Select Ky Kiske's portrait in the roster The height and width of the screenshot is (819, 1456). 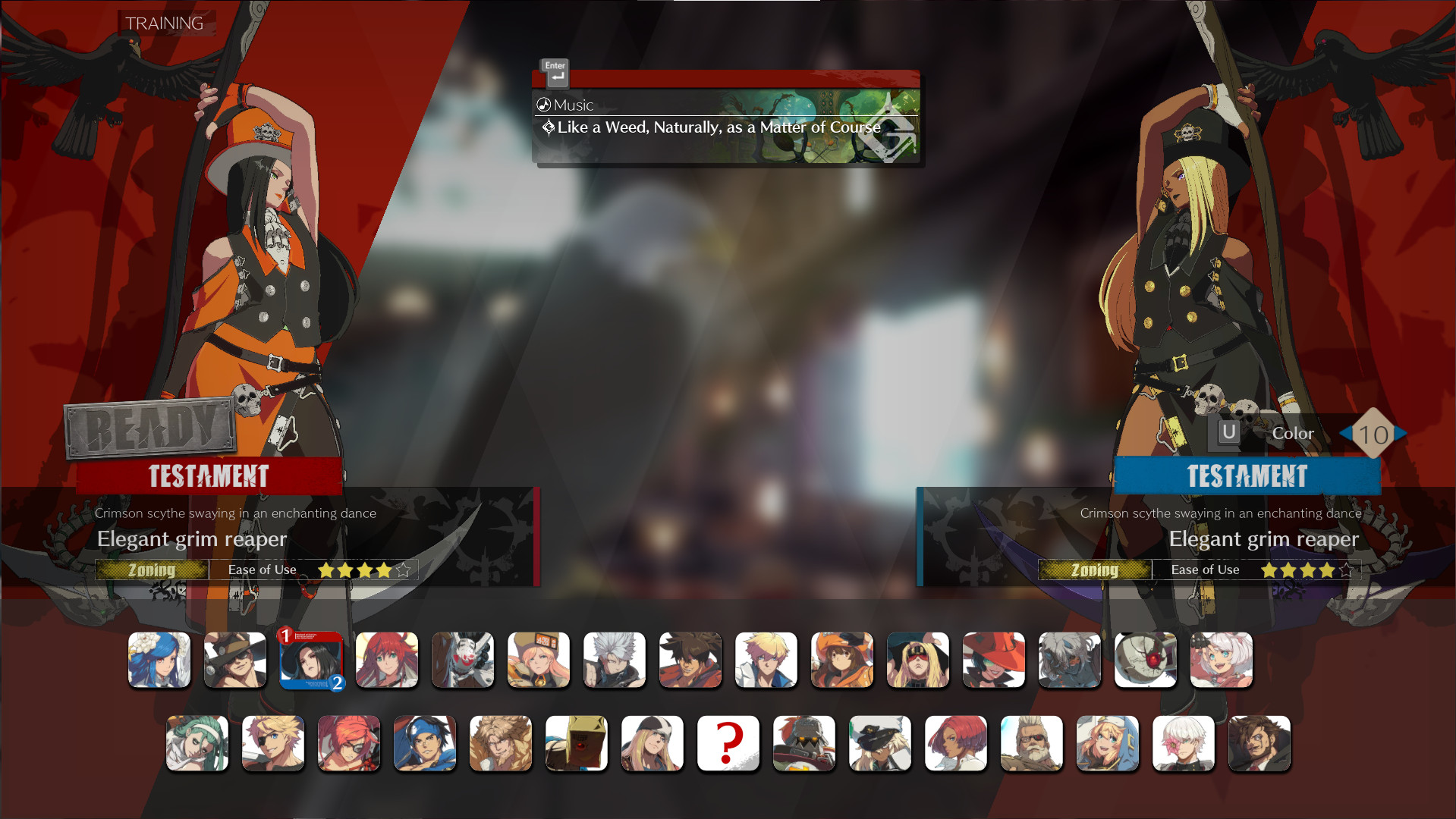click(x=766, y=660)
